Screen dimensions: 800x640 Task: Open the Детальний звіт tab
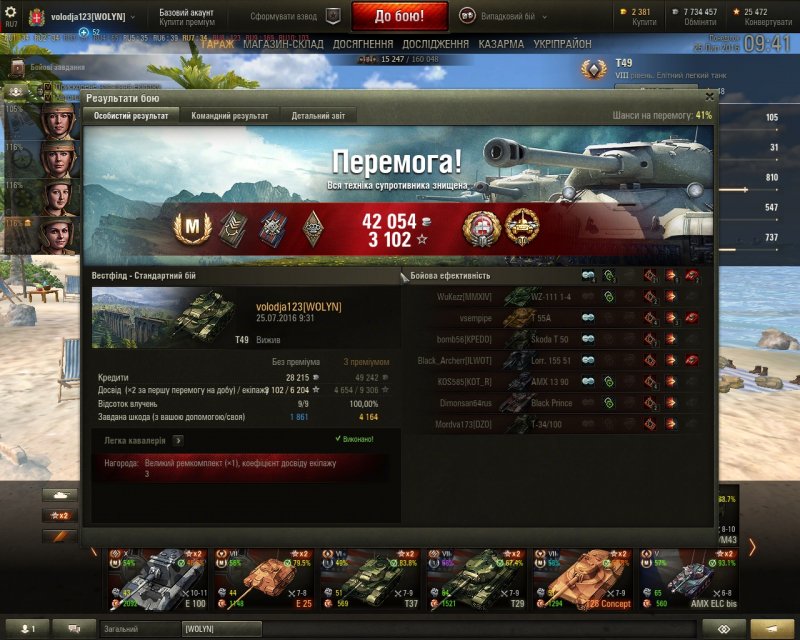tap(318, 116)
